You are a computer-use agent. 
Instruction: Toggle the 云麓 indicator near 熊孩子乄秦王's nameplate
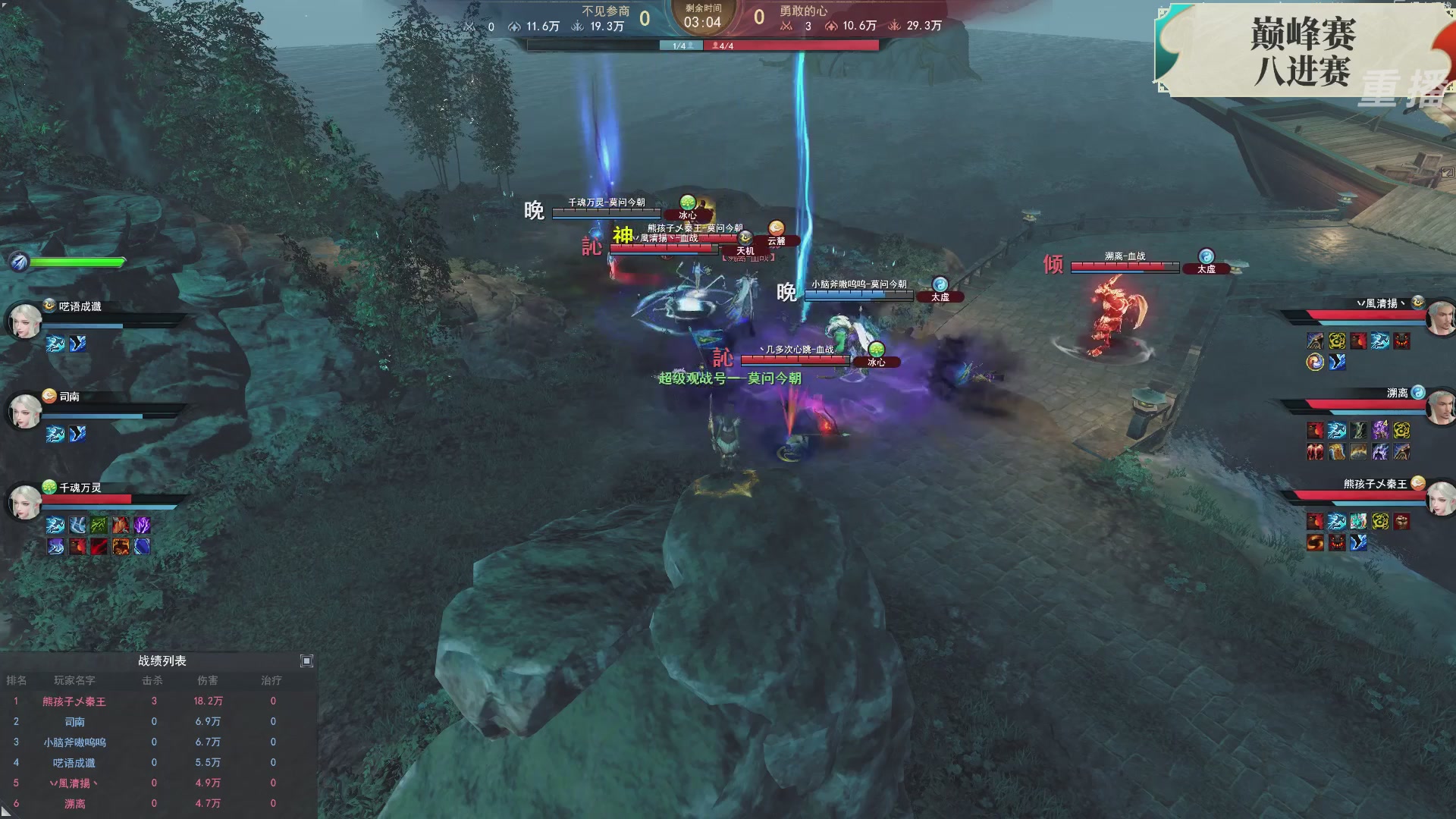775,239
